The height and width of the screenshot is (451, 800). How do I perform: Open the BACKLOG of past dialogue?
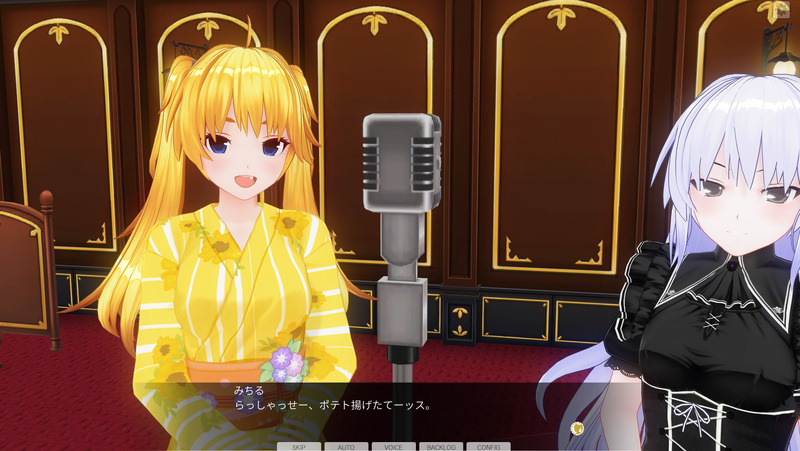click(441, 446)
